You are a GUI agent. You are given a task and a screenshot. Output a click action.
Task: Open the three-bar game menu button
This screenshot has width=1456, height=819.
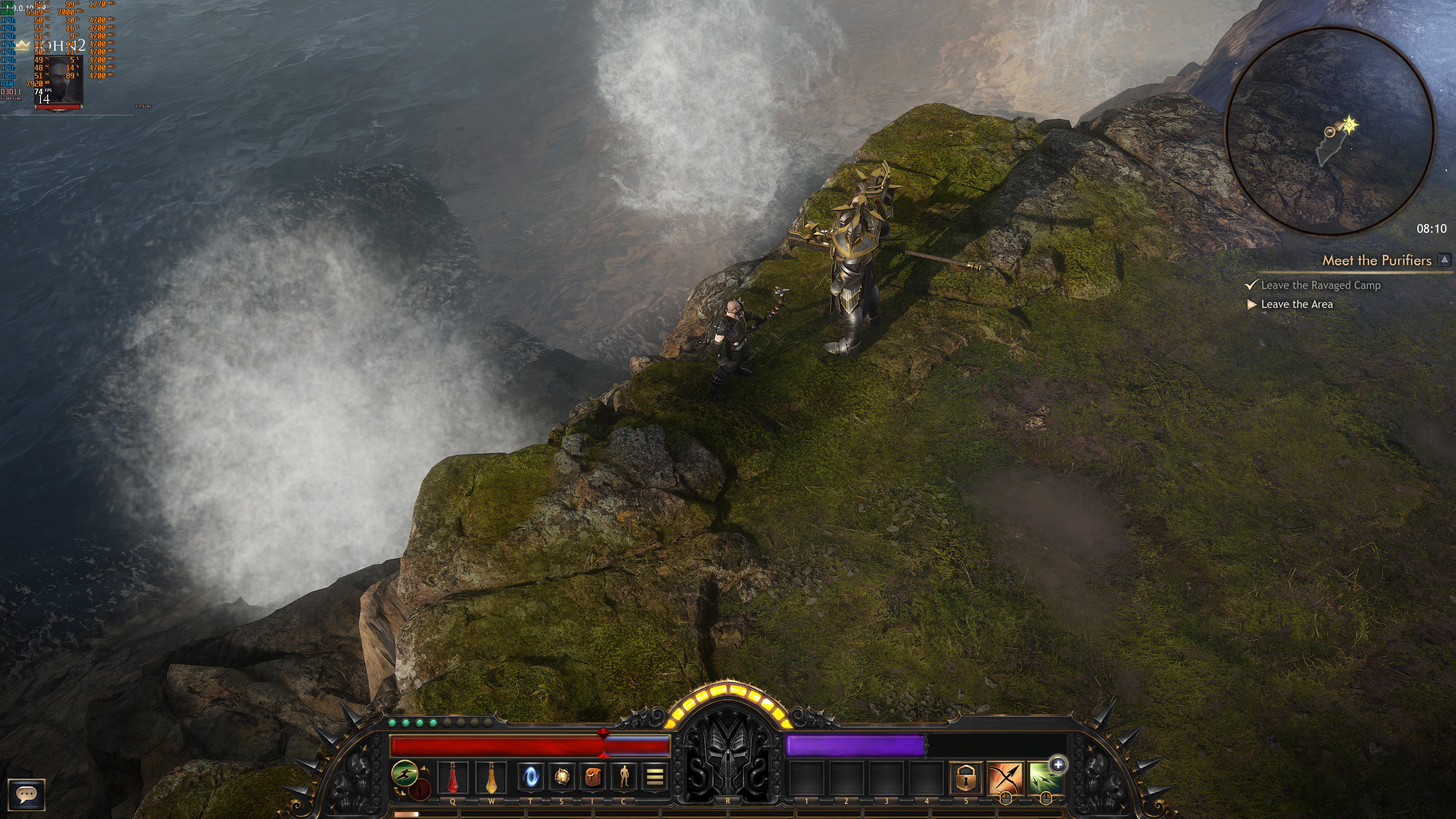(x=654, y=778)
